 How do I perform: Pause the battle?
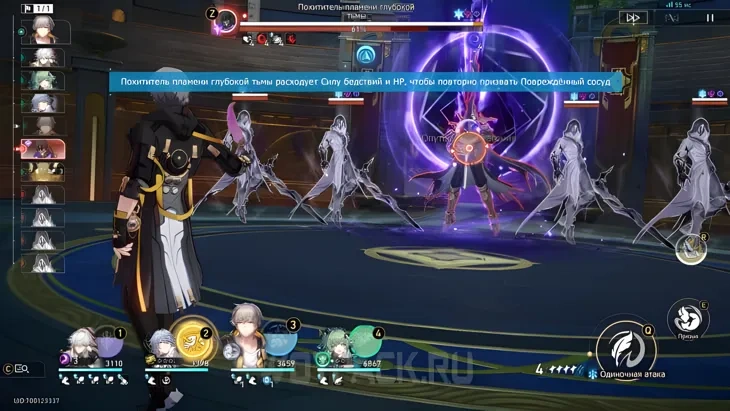tap(711, 17)
